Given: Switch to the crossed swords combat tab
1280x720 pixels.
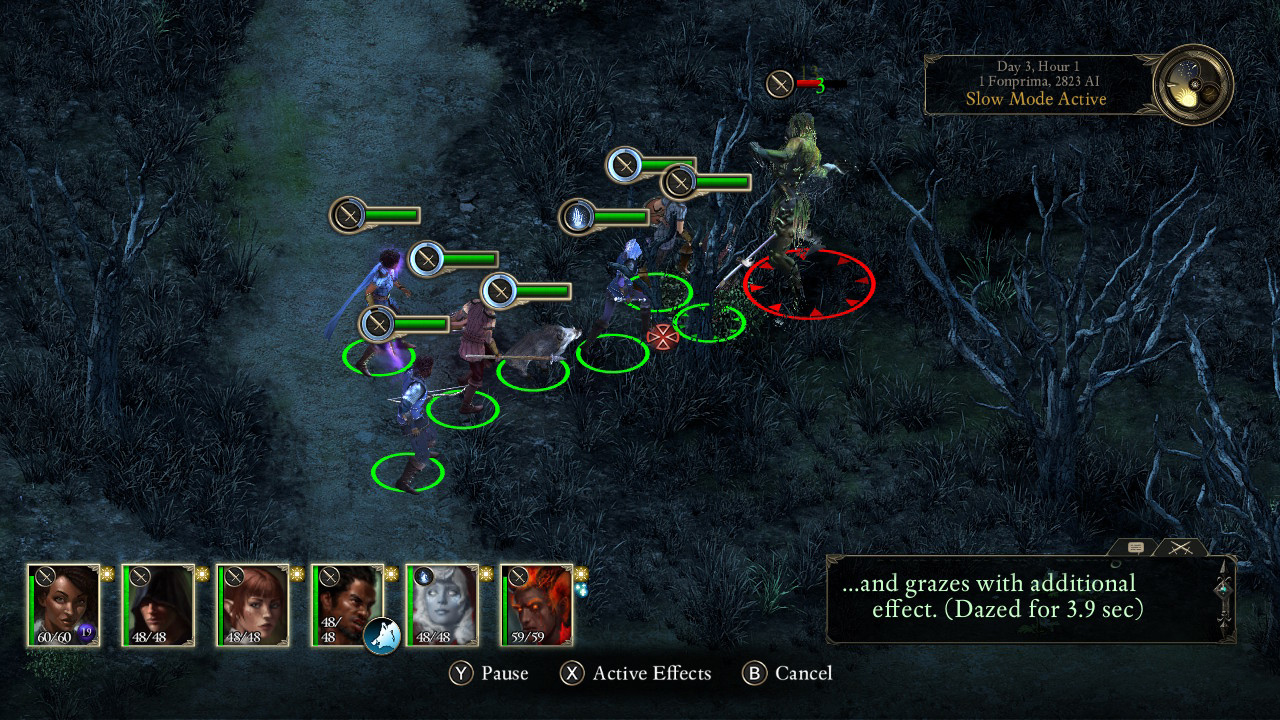Looking at the screenshot, I should pyautogui.click(x=1179, y=547).
